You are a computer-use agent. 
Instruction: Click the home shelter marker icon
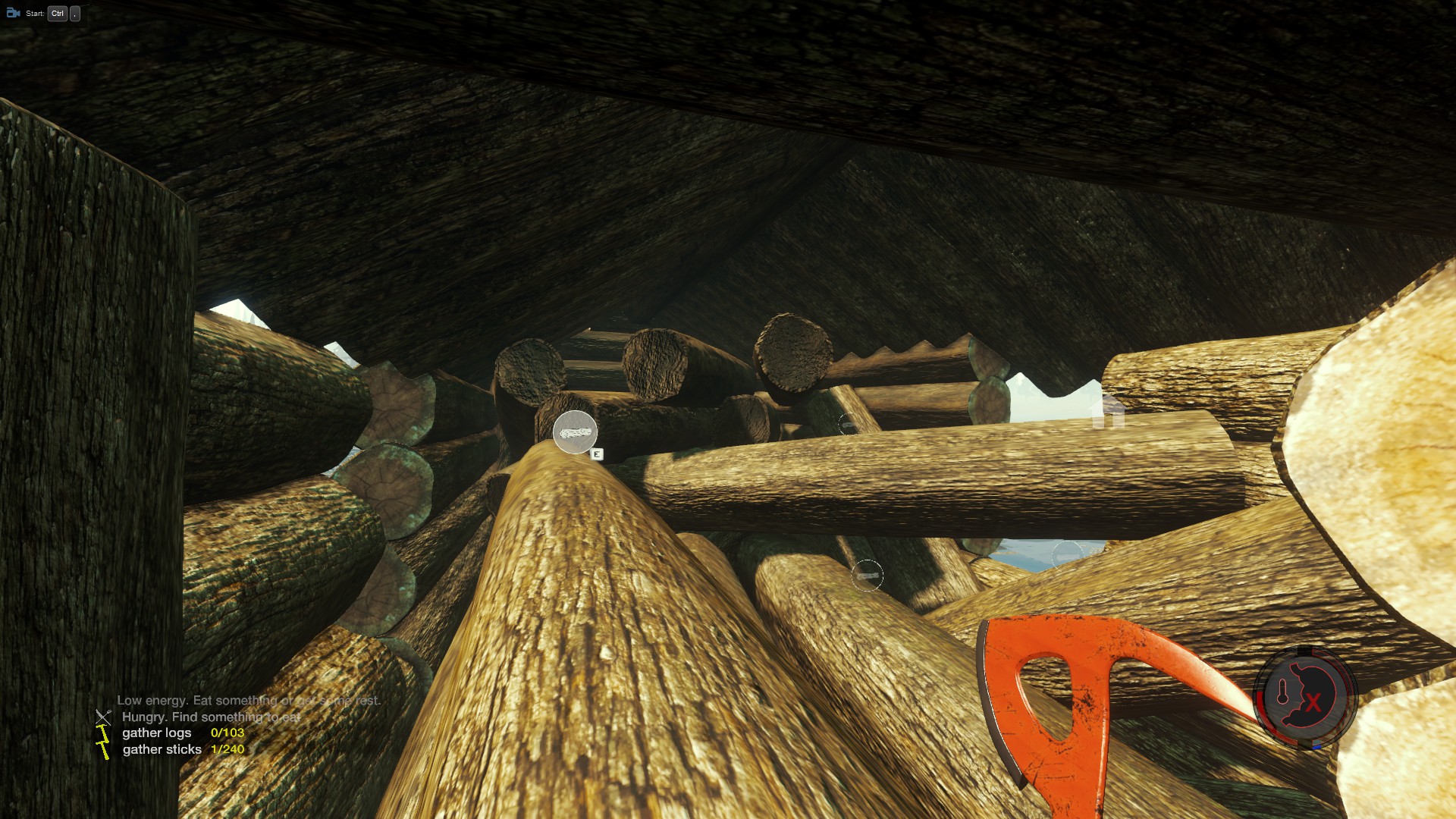point(1108,412)
